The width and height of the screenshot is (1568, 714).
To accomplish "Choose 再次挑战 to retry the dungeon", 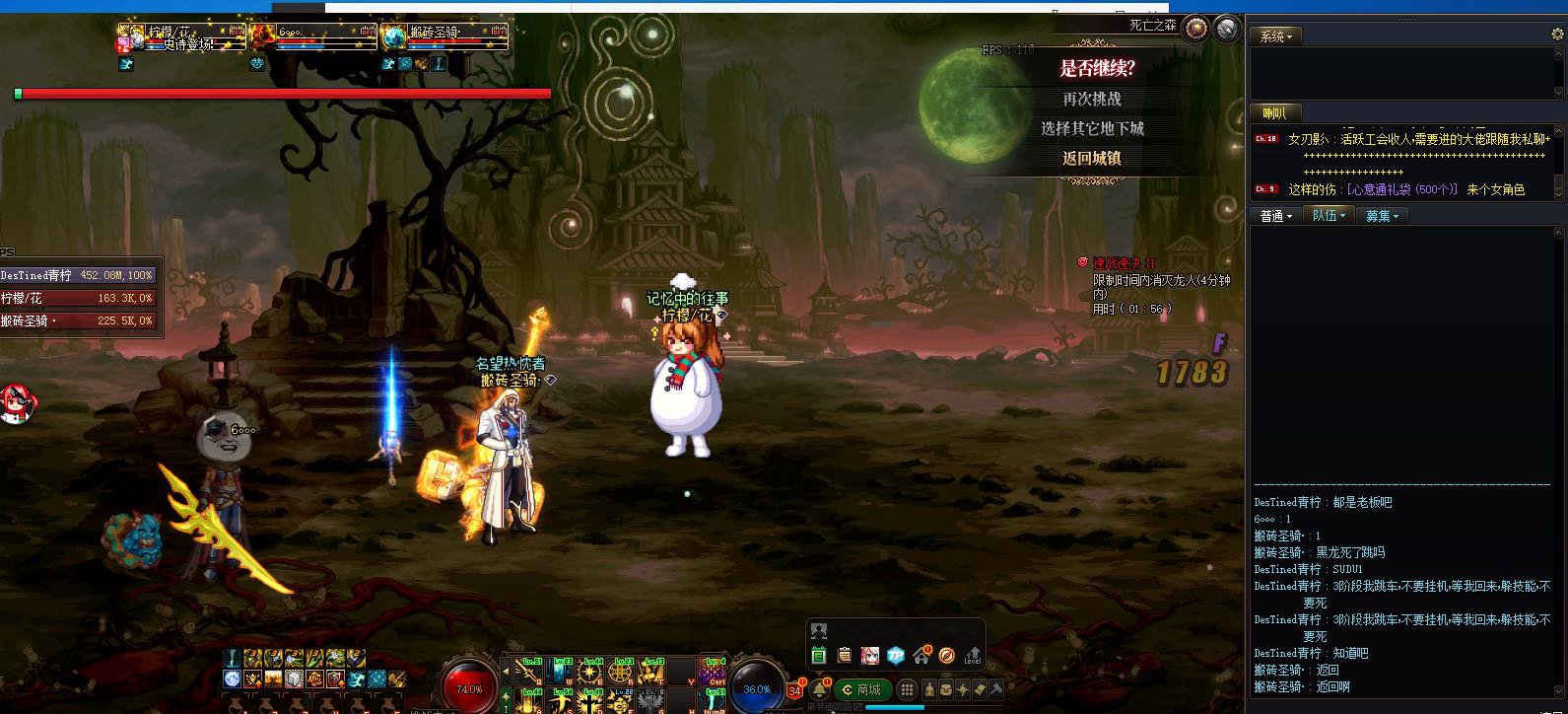I will pos(1091,99).
